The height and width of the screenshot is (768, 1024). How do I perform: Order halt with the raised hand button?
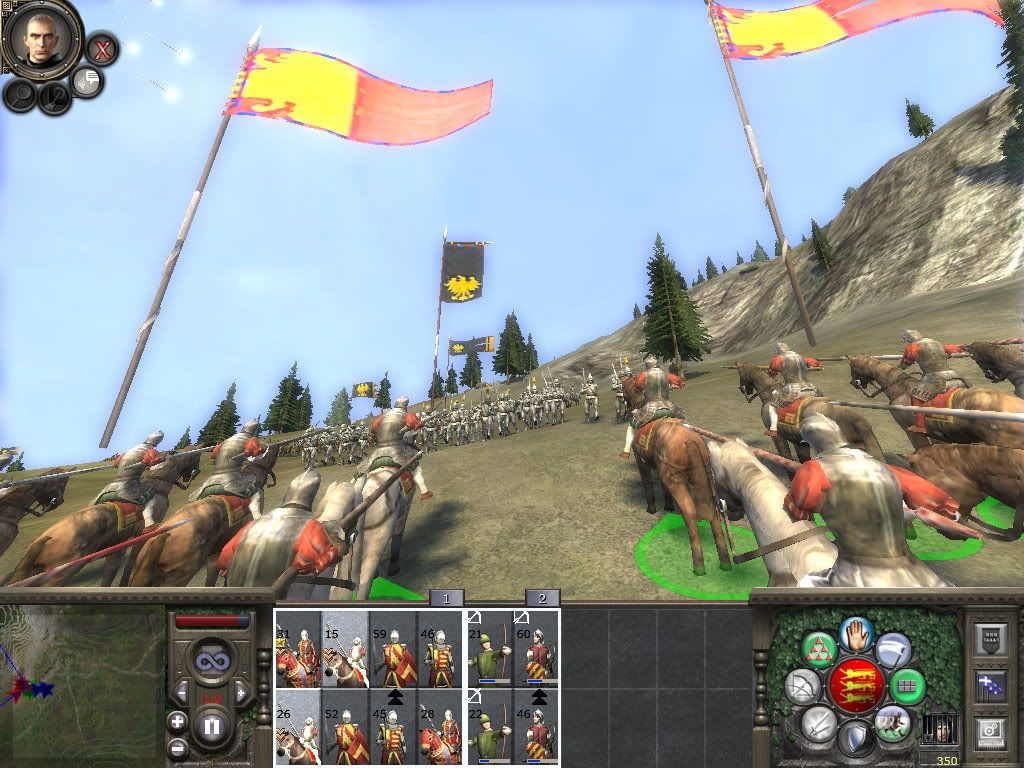857,633
